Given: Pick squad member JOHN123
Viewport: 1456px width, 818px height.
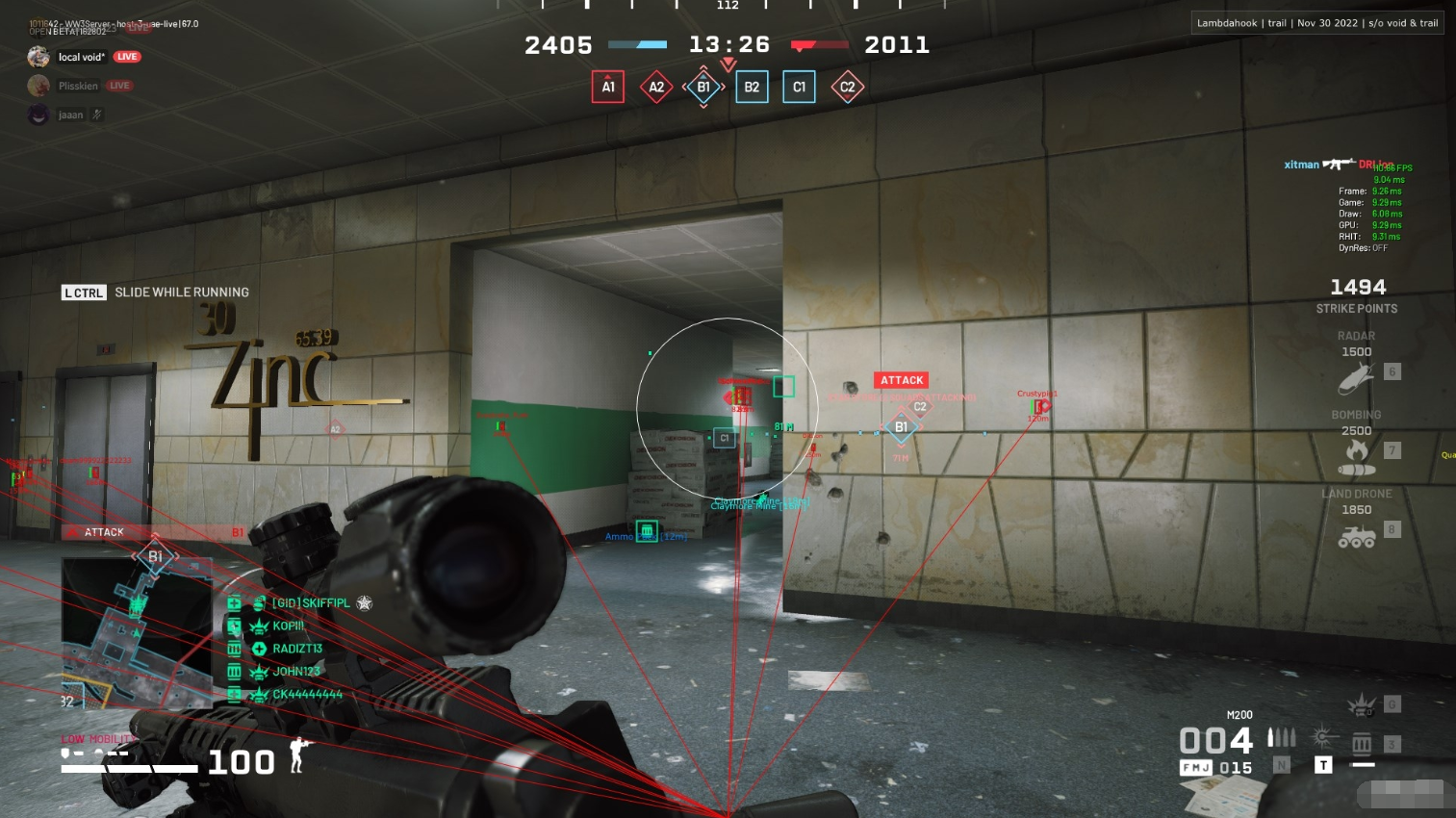Looking at the screenshot, I should point(295,672).
